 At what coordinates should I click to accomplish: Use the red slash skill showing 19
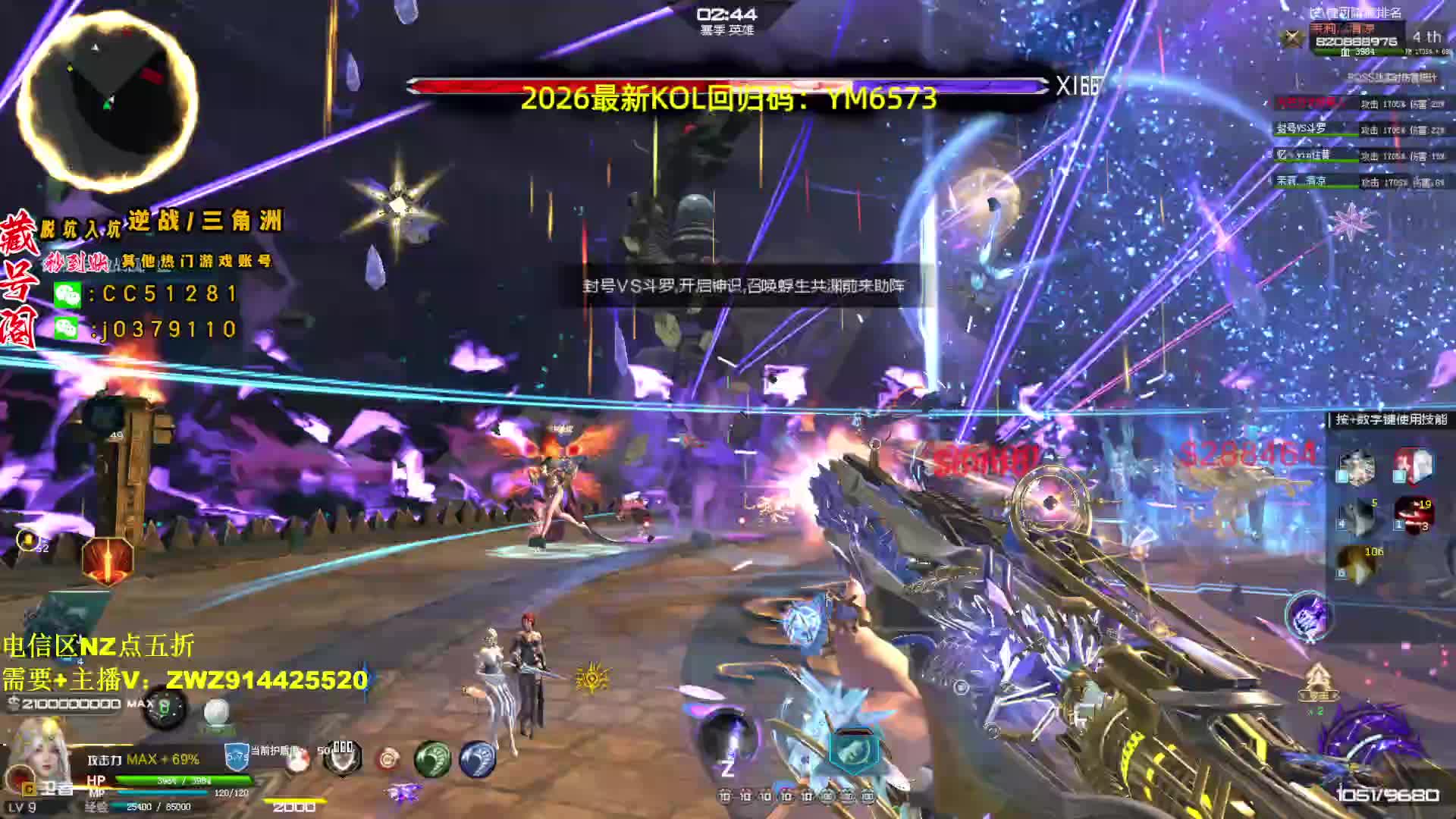(x=1414, y=516)
